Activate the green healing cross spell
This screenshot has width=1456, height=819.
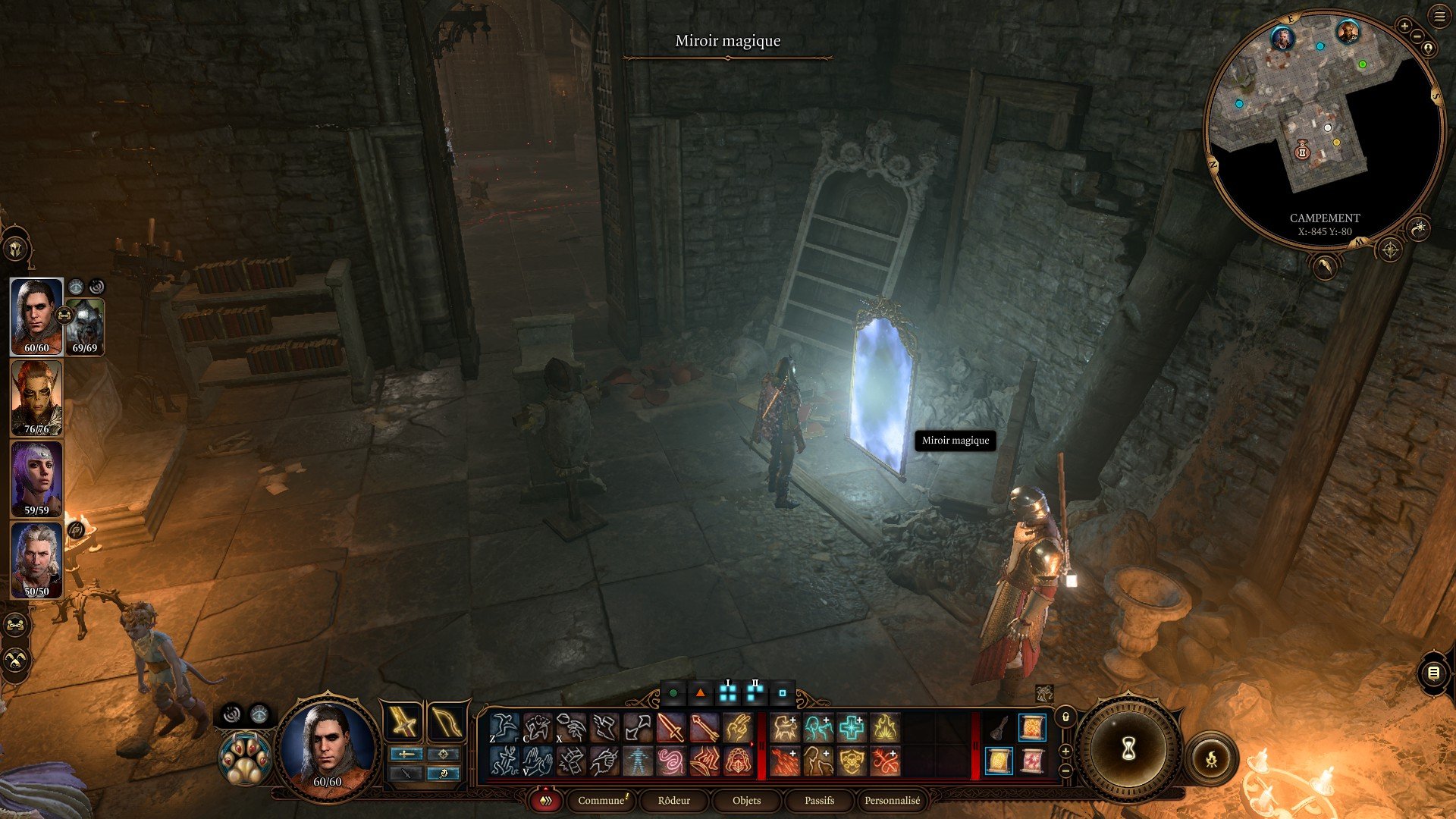pos(851,728)
